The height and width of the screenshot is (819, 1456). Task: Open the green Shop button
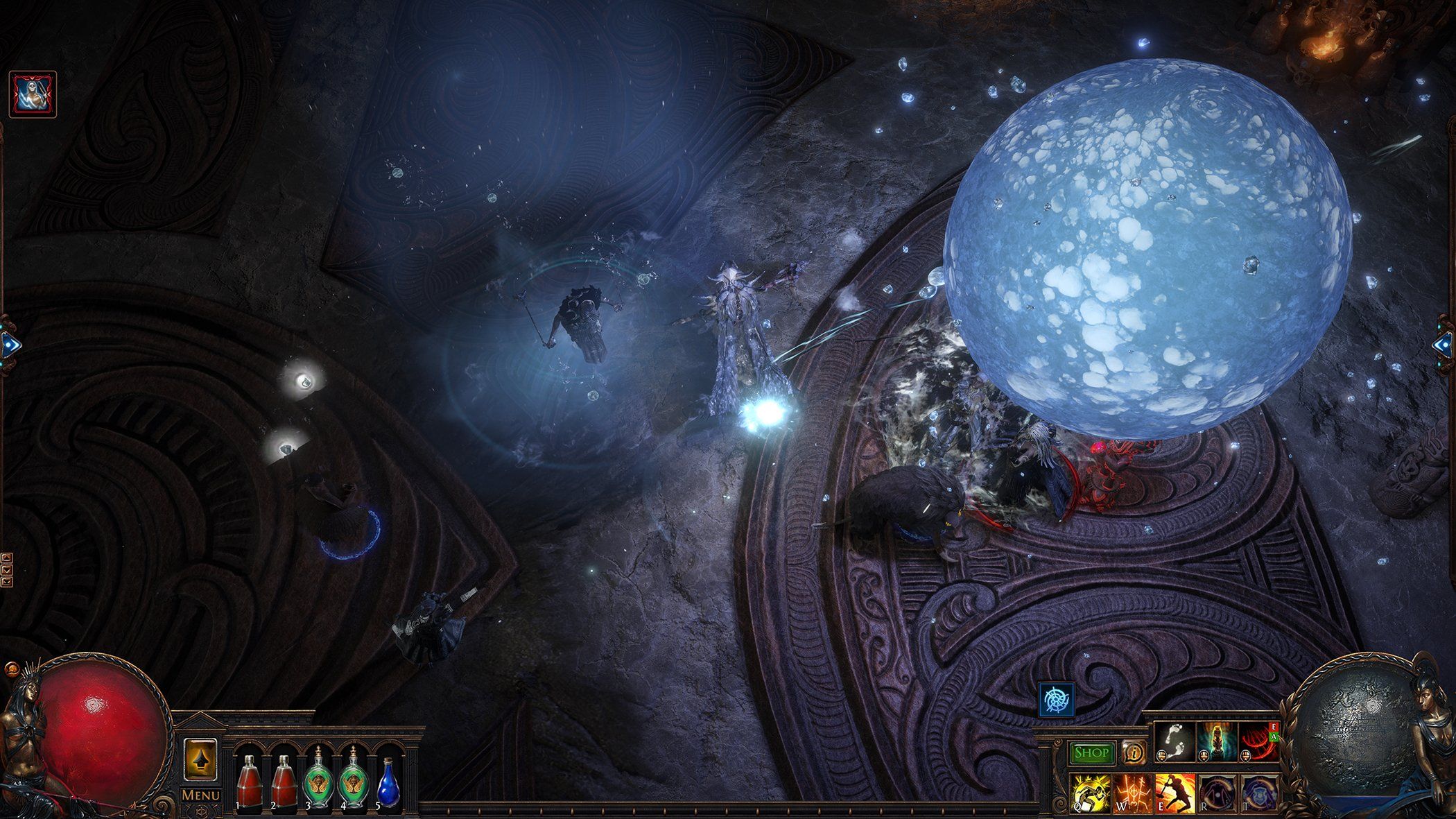1093,752
